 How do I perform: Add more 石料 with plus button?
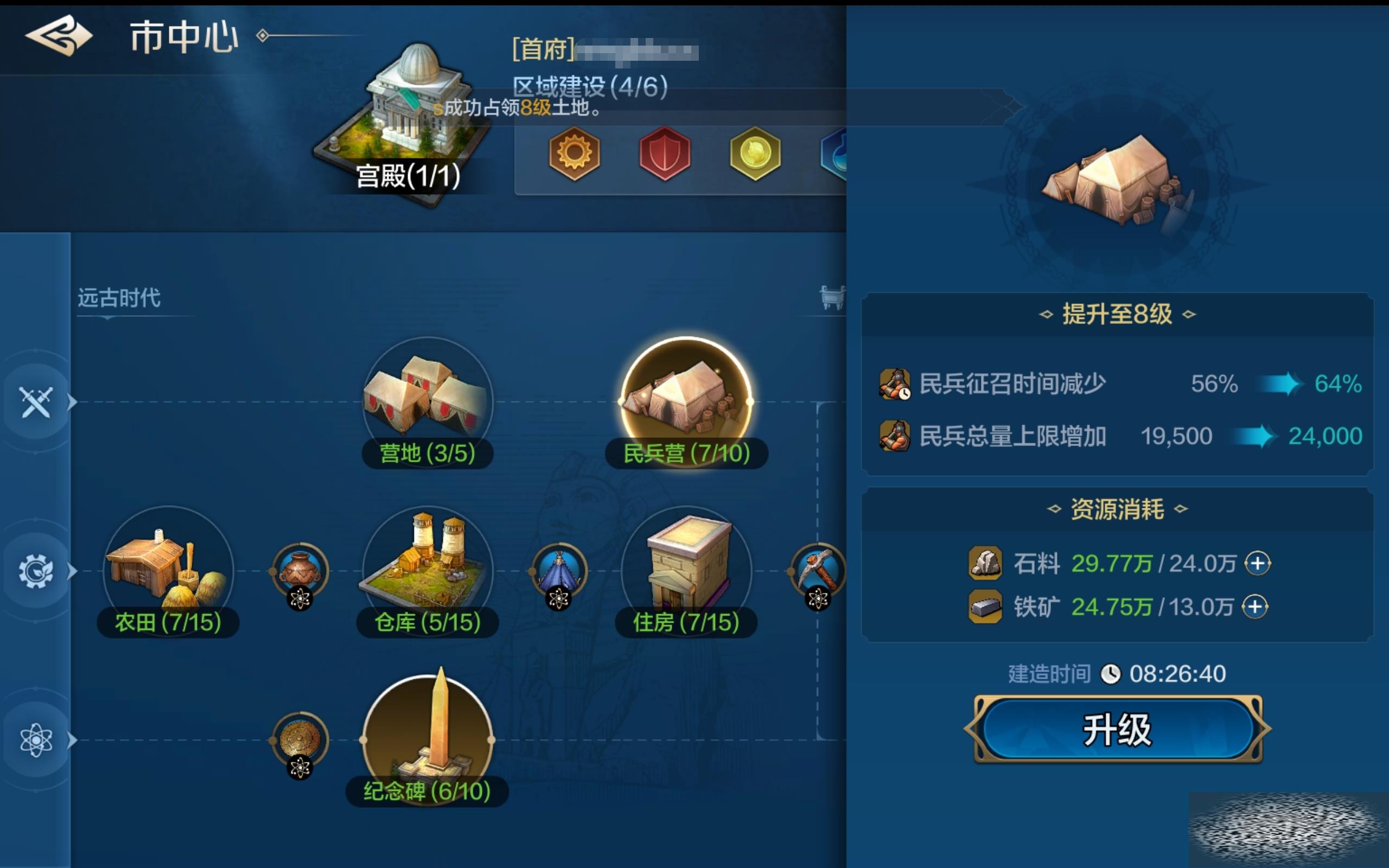pos(1257,563)
